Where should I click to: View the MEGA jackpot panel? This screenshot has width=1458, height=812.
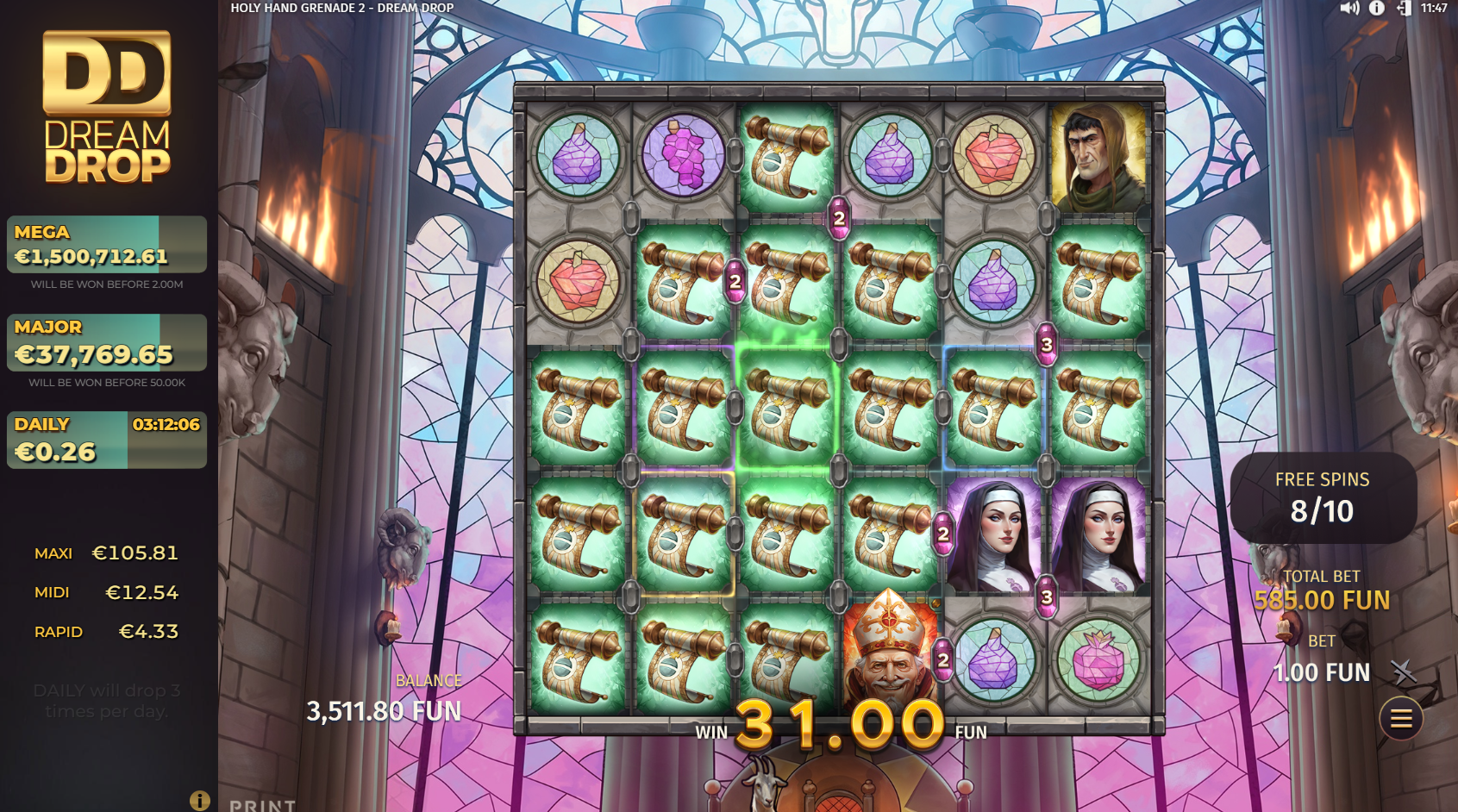point(107,245)
